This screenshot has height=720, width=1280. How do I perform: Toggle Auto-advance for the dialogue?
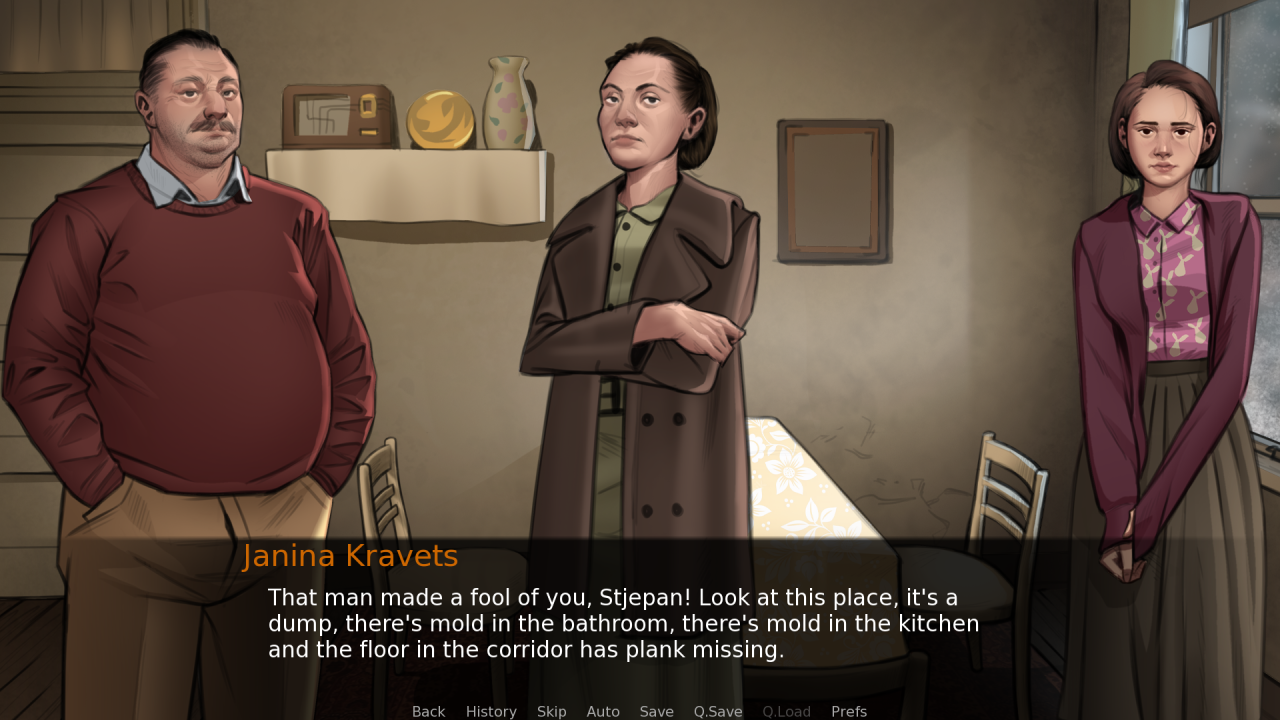[603, 711]
